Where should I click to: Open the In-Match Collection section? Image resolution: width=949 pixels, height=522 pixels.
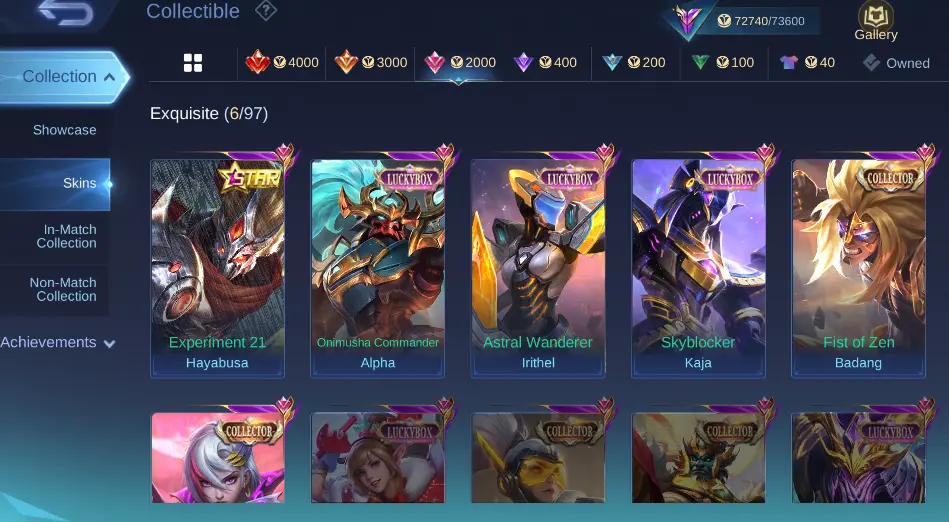pos(69,236)
